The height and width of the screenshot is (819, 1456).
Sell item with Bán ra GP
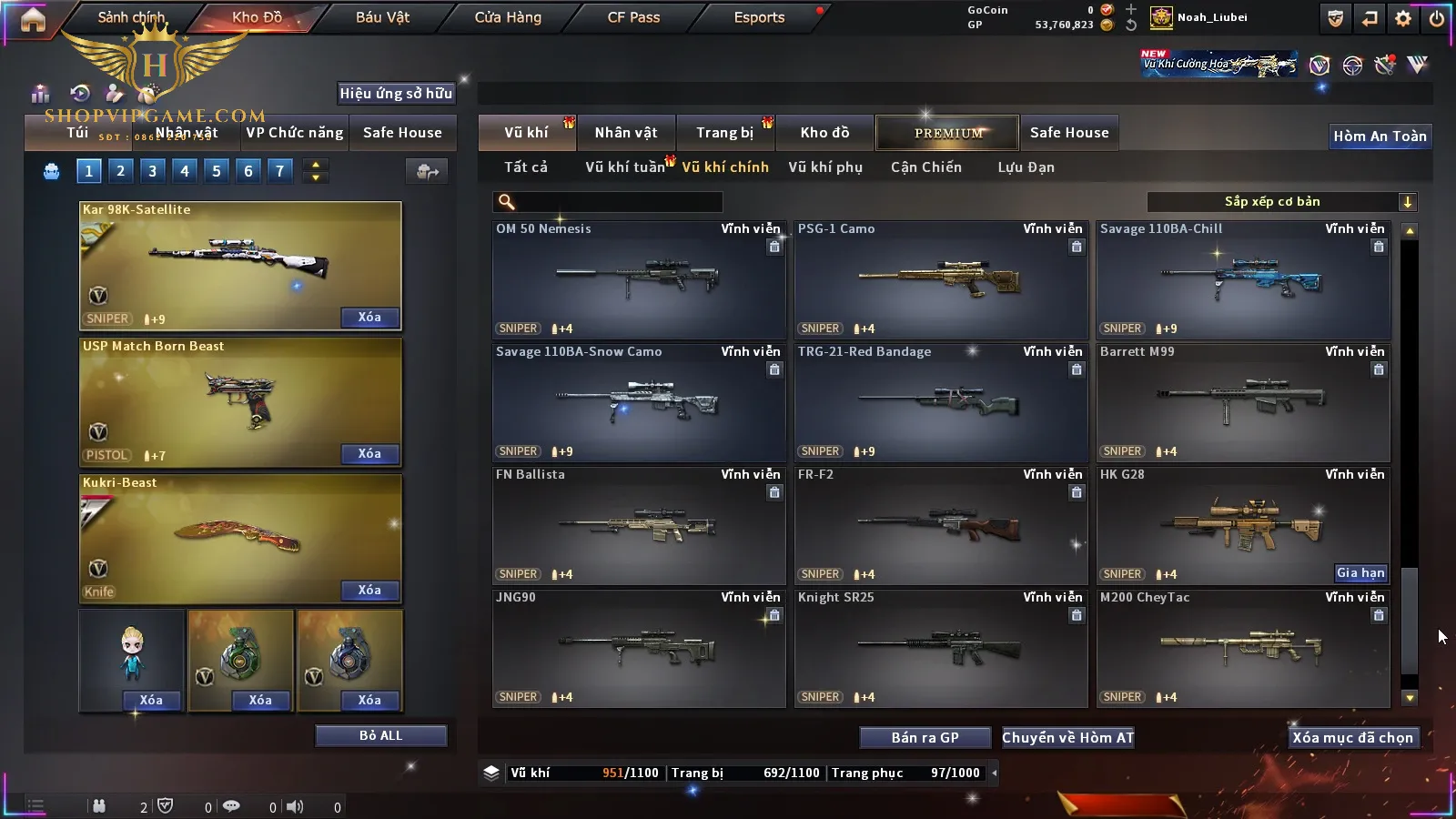pyautogui.click(x=925, y=738)
